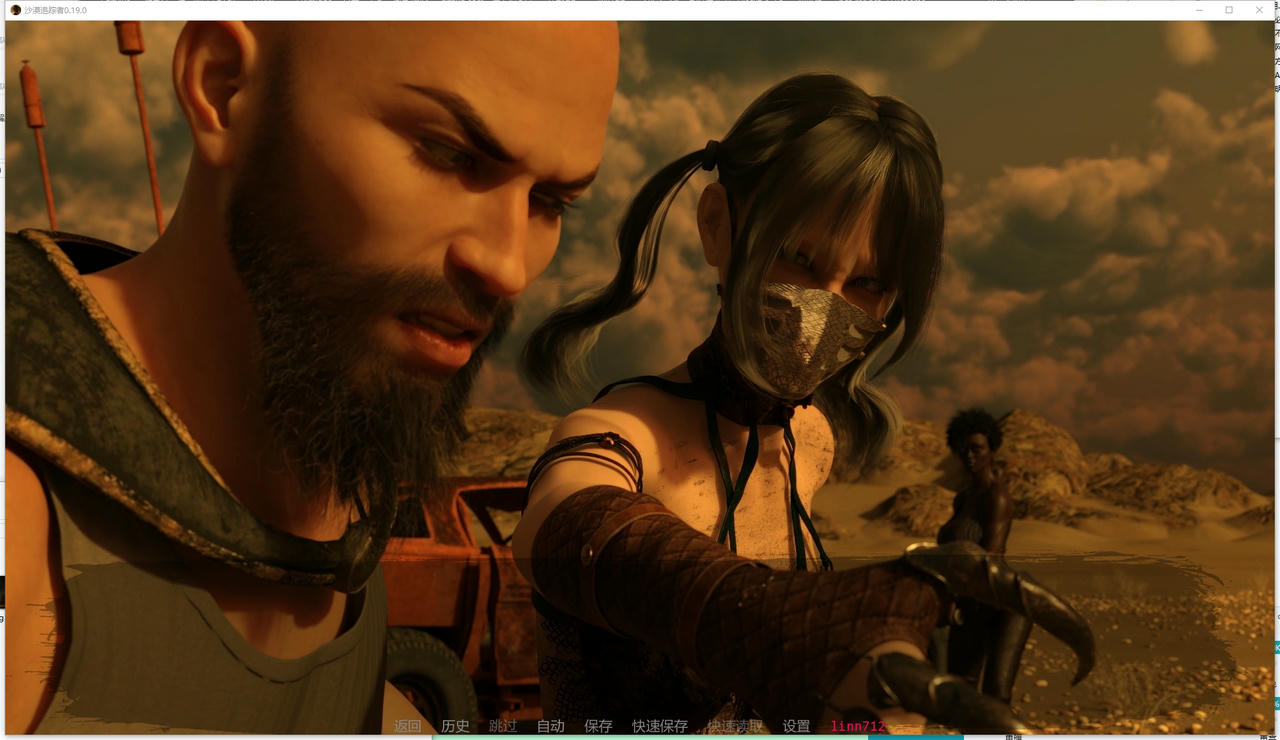Click 返回 to roll back the story
This screenshot has height=740, width=1280.
pyautogui.click(x=408, y=726)
